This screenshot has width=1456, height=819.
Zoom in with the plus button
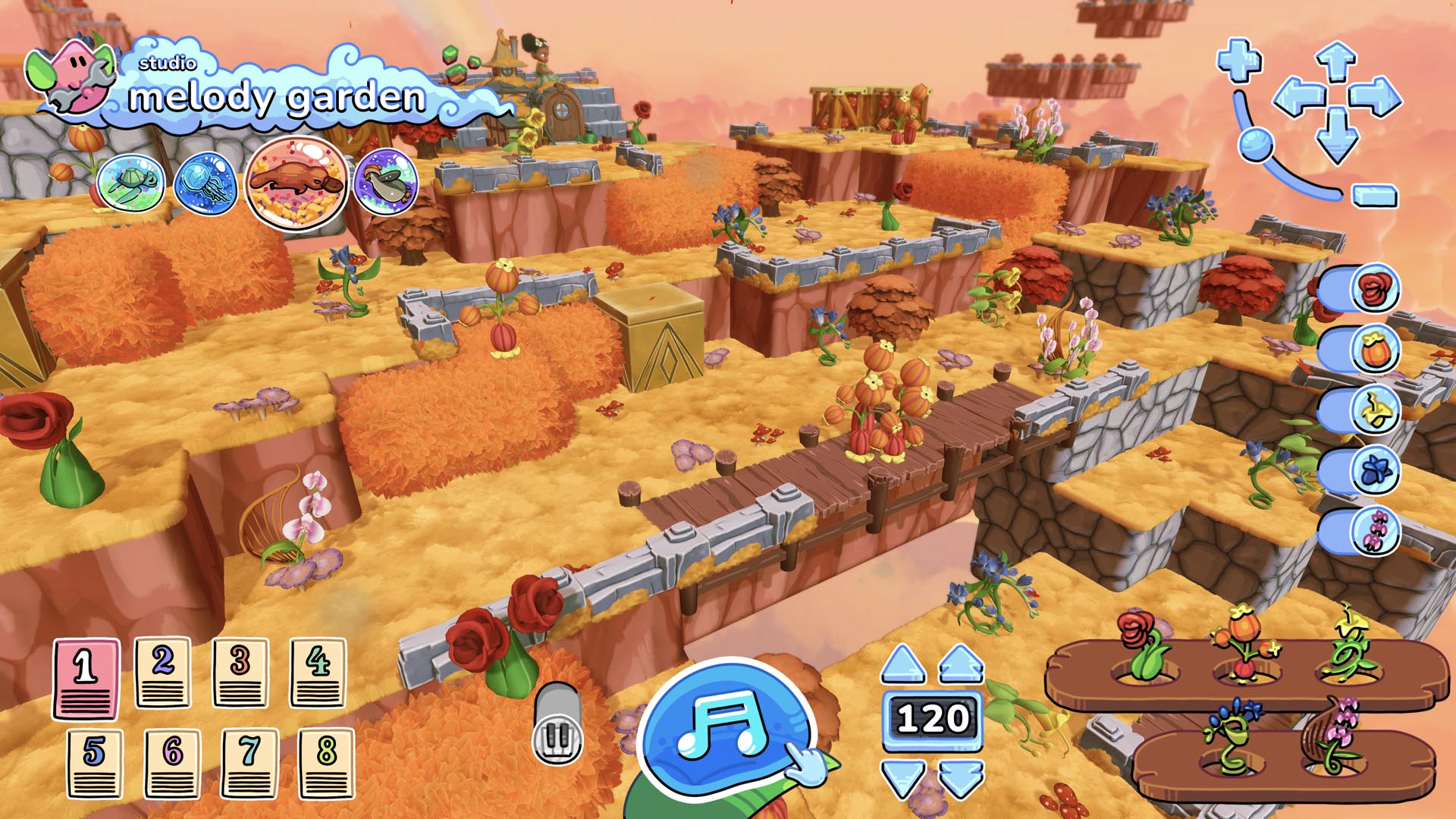pyautogui.click(x=1239, y=61)
